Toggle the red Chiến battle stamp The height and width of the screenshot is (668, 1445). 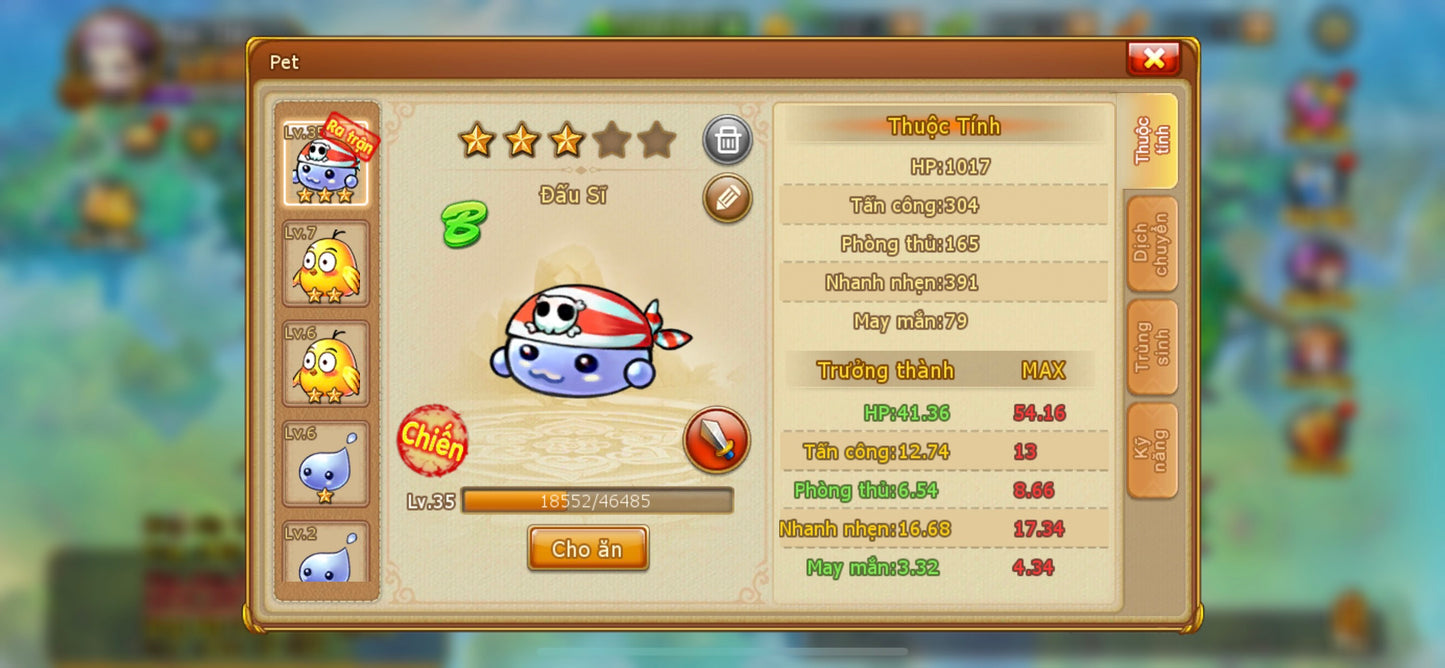tap(432, 440)
